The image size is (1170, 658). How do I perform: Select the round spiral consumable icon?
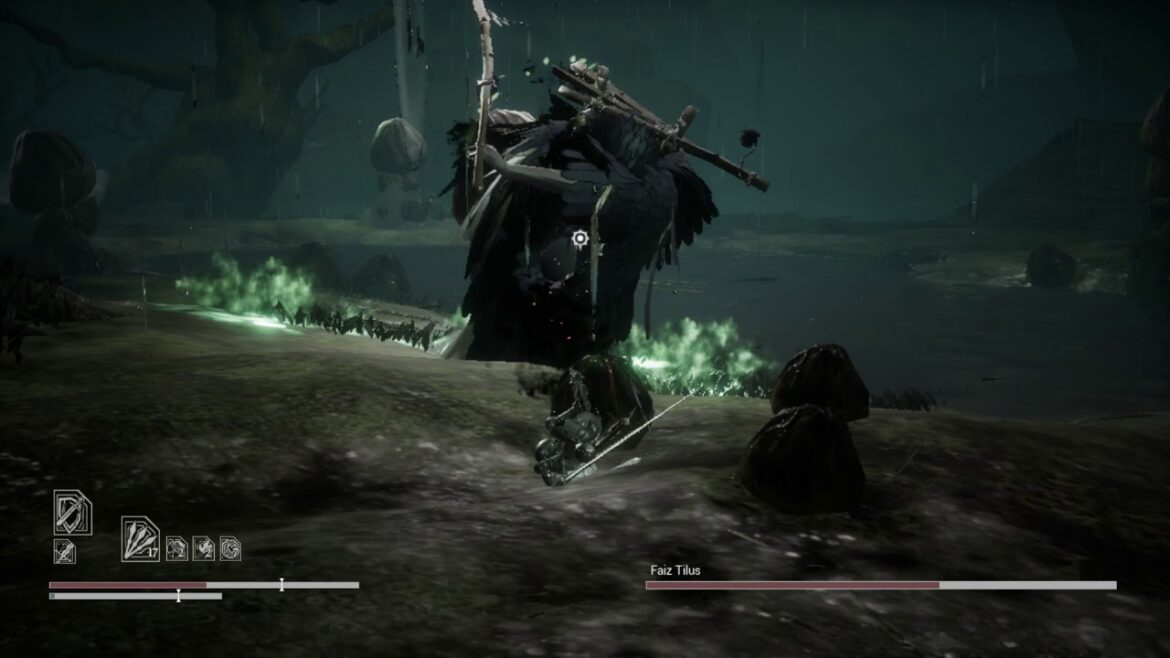[230, 548]
